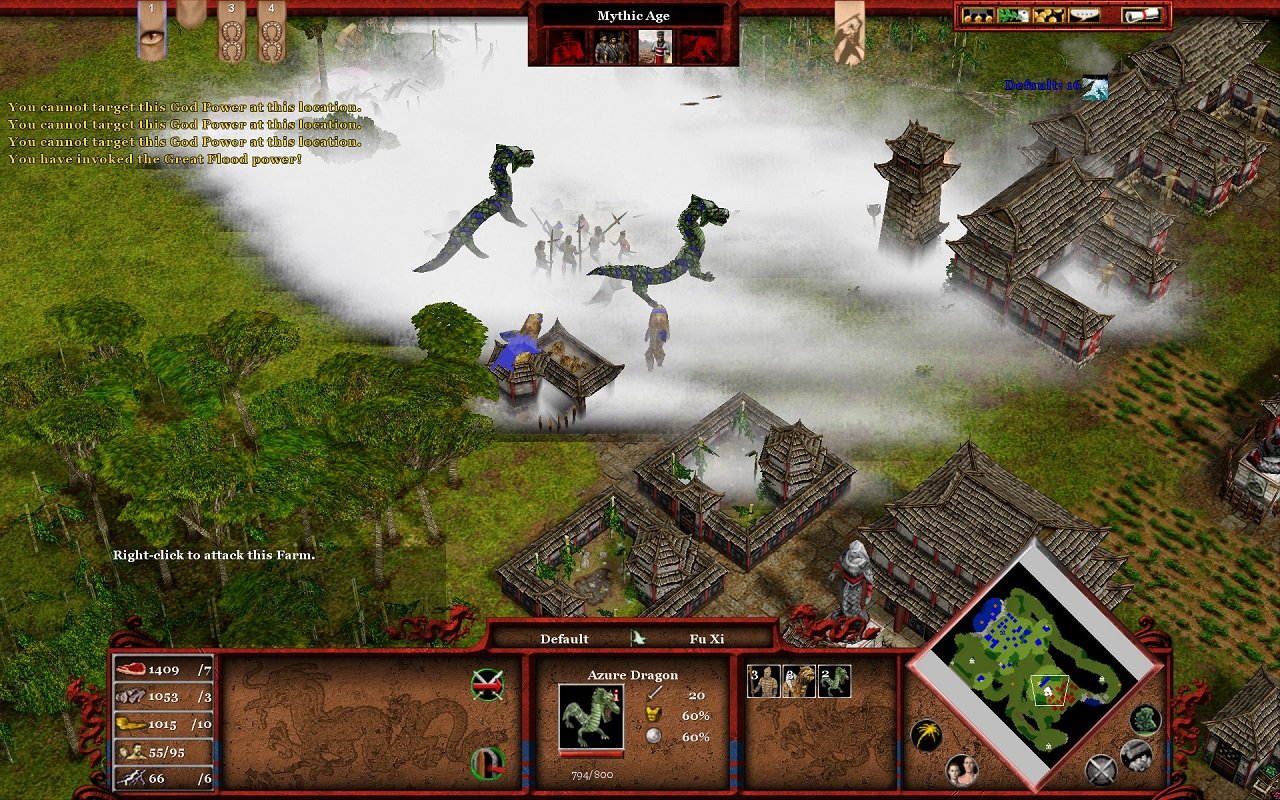Select the idle villager portrait near the minimap
The height and width of the screenshot is (800, 1280).
coord(964,771)
